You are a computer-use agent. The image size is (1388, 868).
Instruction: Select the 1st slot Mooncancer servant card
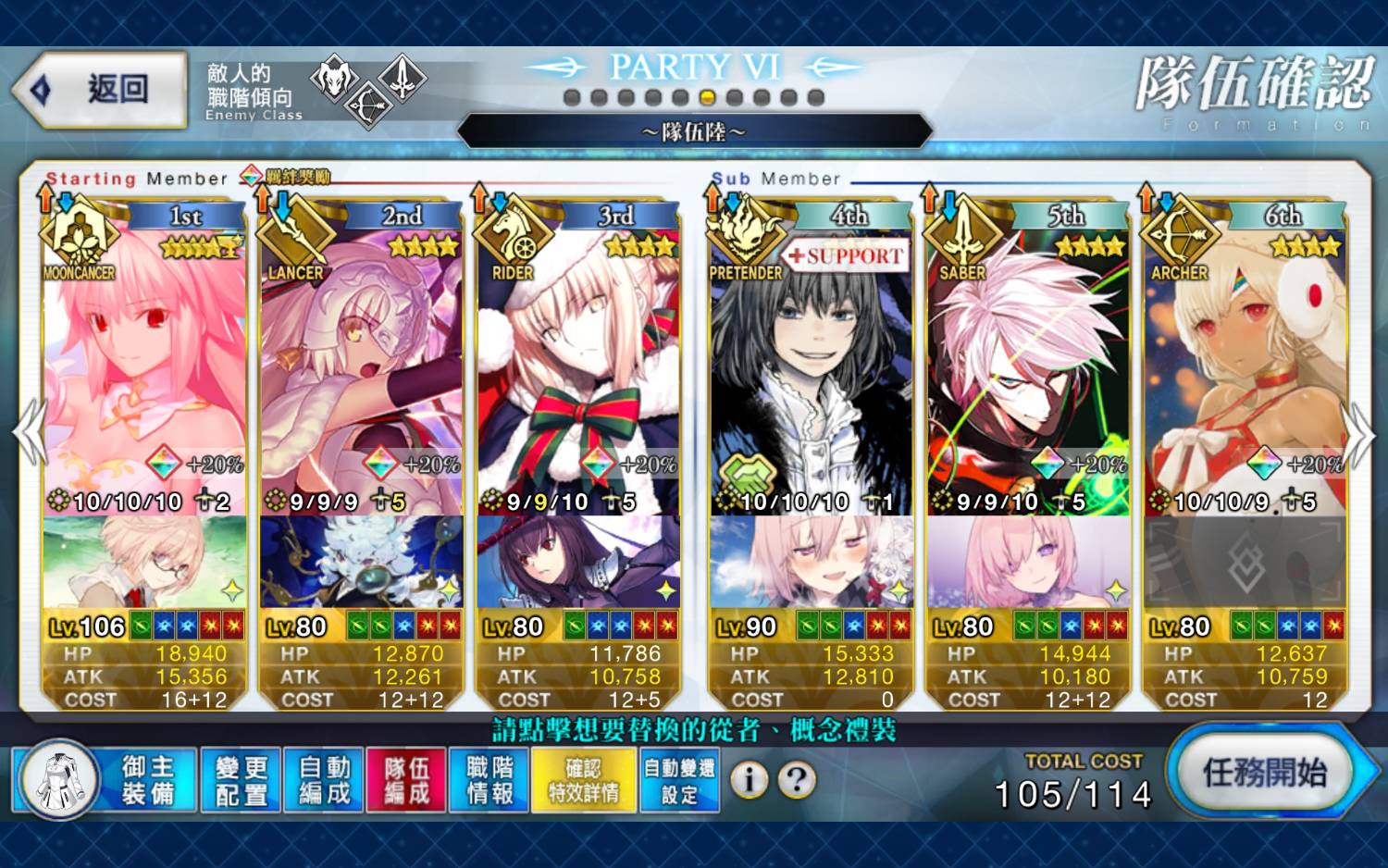coord(144,370)
